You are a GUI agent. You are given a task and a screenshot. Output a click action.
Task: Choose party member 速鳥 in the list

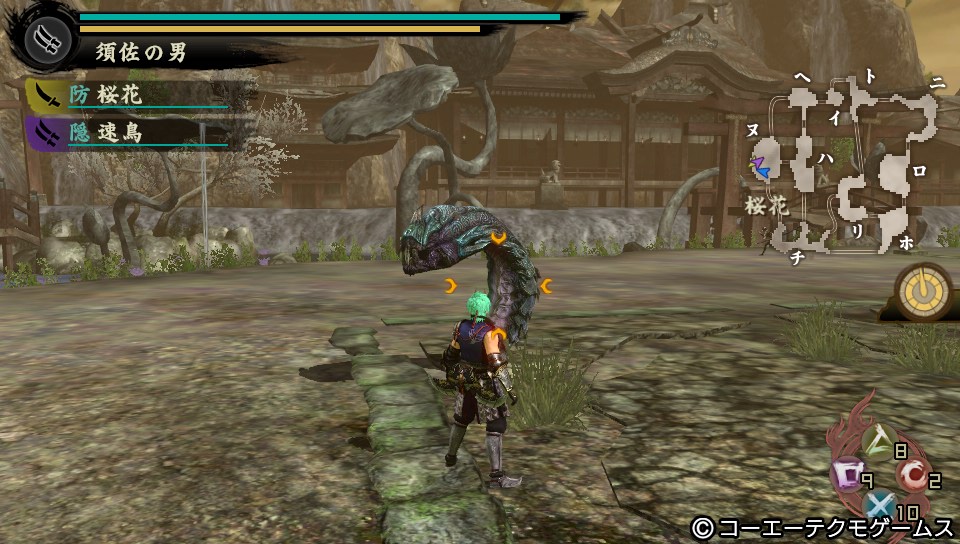pos(120,133)
